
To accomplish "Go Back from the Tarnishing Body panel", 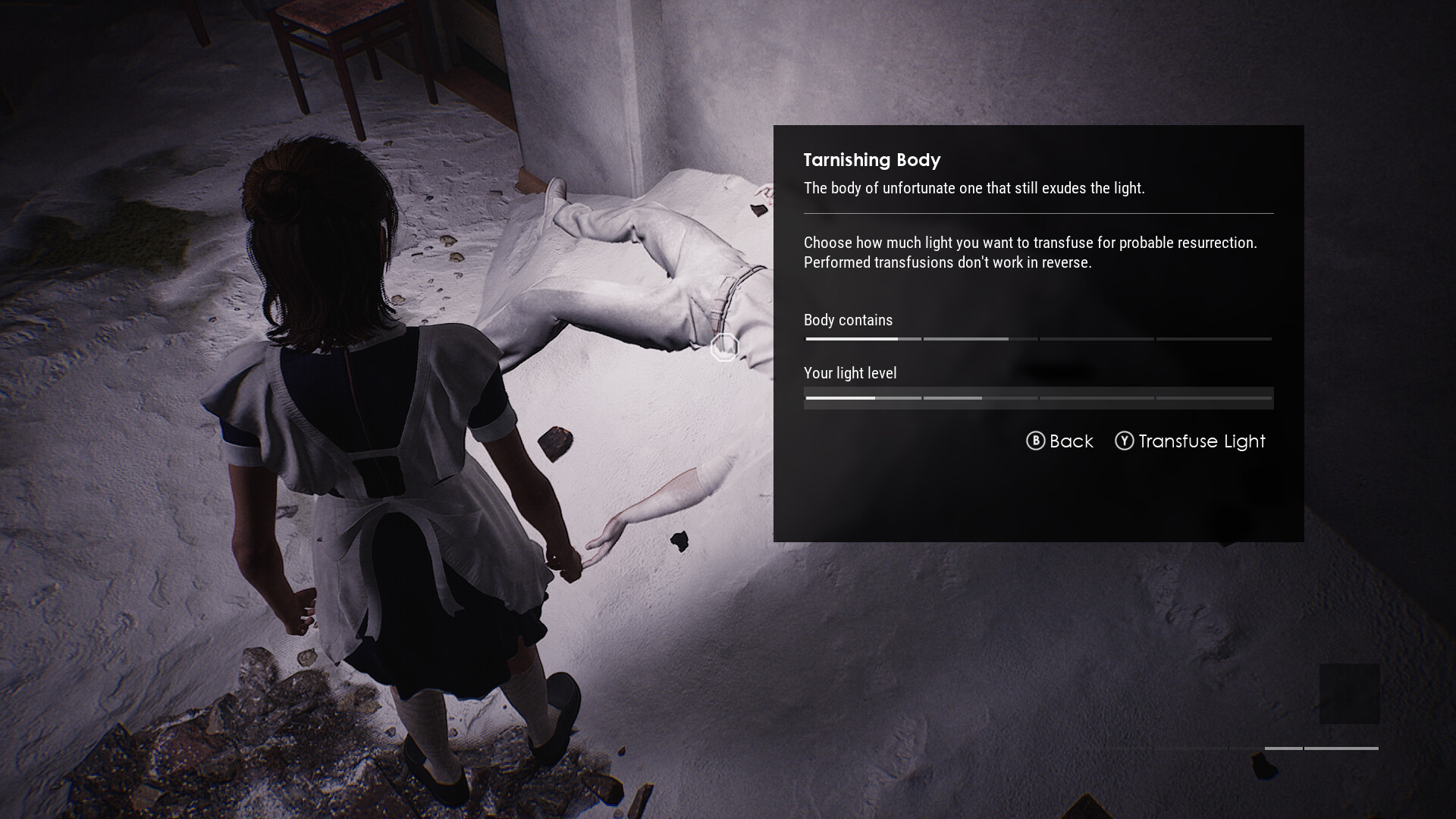I will (1059, 441).
